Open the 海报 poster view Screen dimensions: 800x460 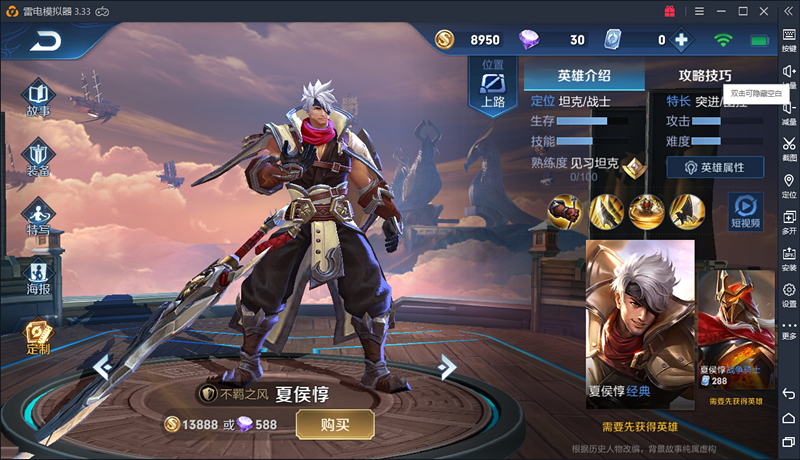click(38, 277)
